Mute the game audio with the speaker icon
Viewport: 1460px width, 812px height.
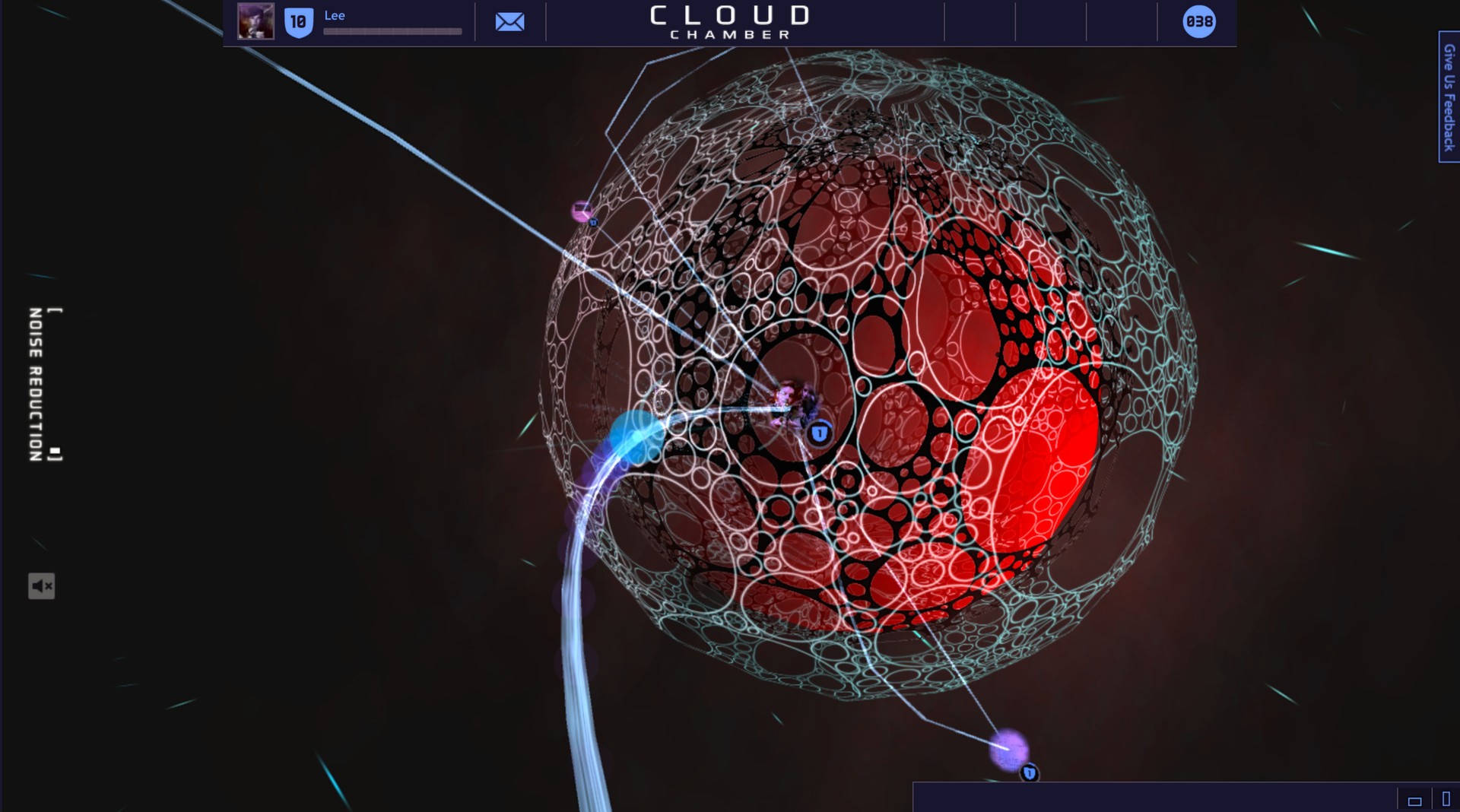click(x=43, y=585)
